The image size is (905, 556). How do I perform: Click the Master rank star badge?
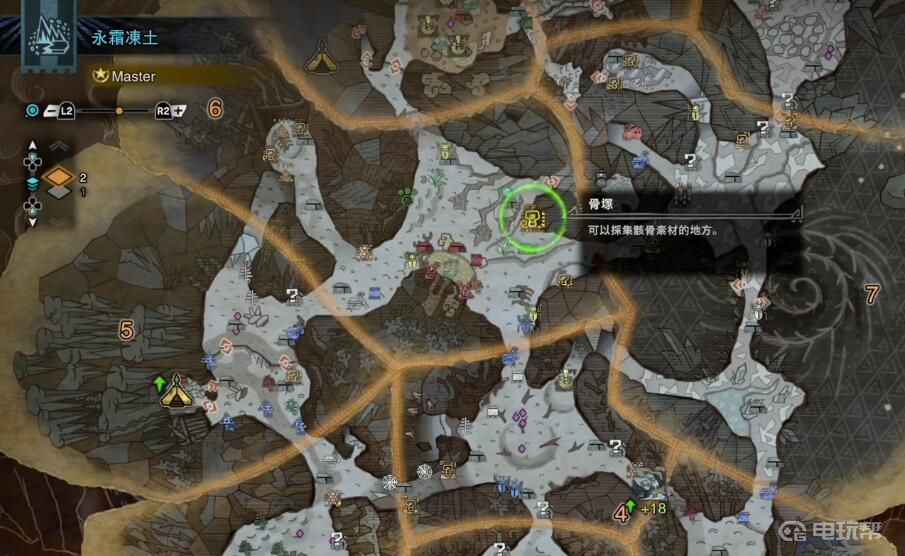point(101,75)
